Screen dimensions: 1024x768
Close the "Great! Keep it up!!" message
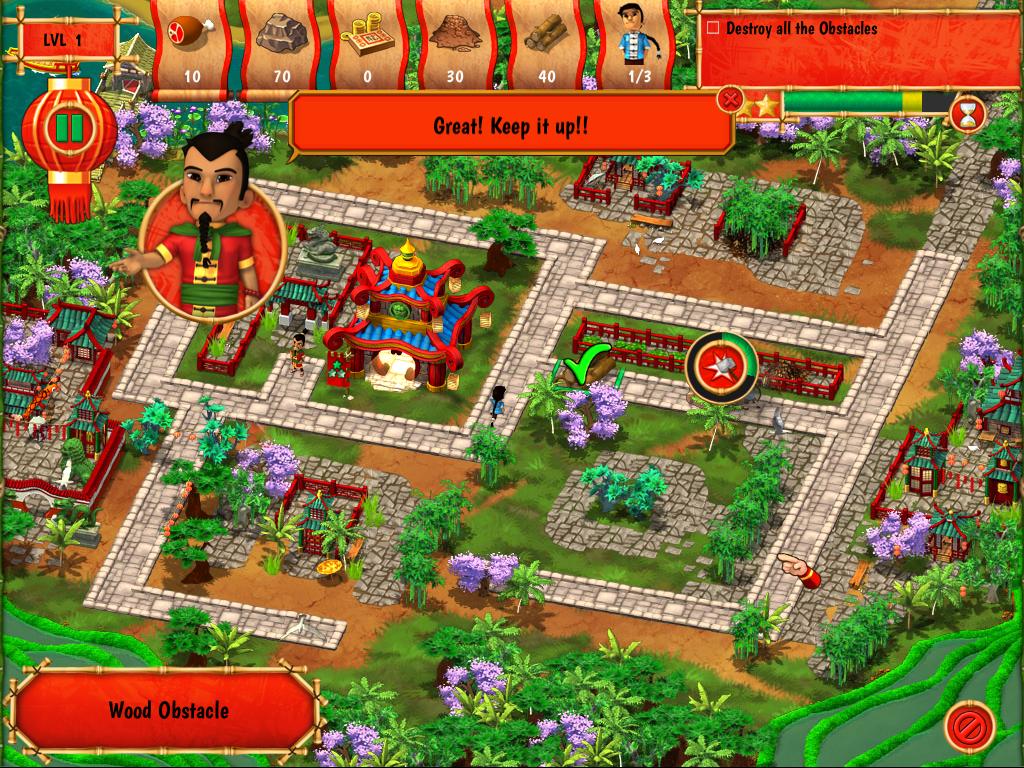(x=731, y=99)
